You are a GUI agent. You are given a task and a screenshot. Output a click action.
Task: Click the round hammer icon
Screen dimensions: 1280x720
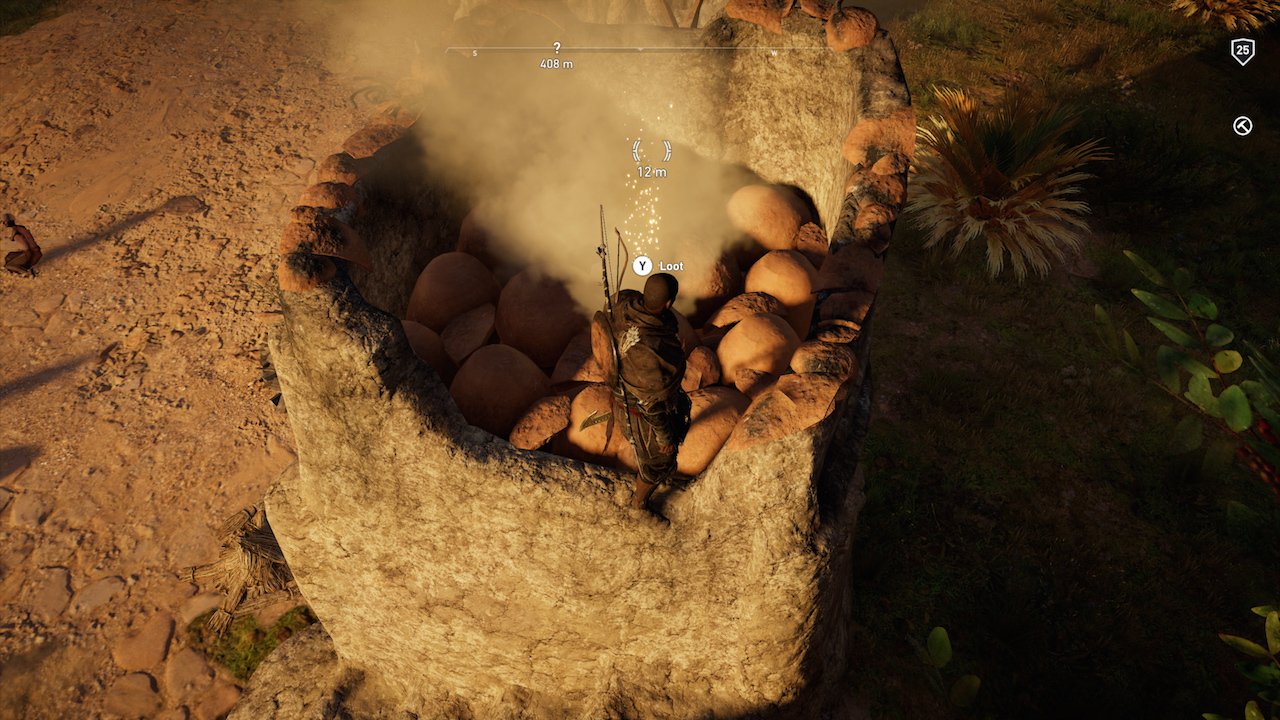[1242, 126]
